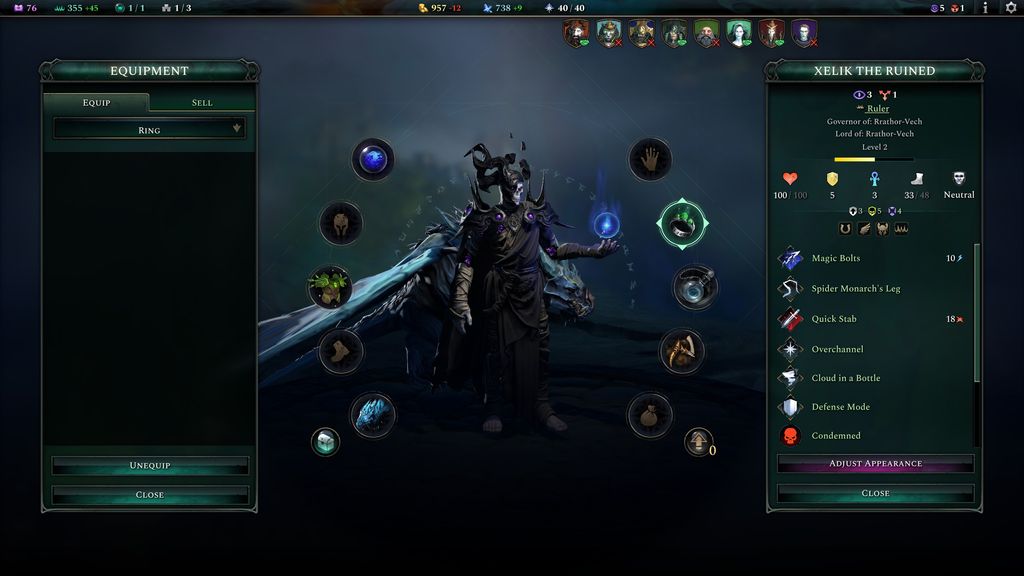
Task: Select the boots equipment slot
Action: [341, 351]
